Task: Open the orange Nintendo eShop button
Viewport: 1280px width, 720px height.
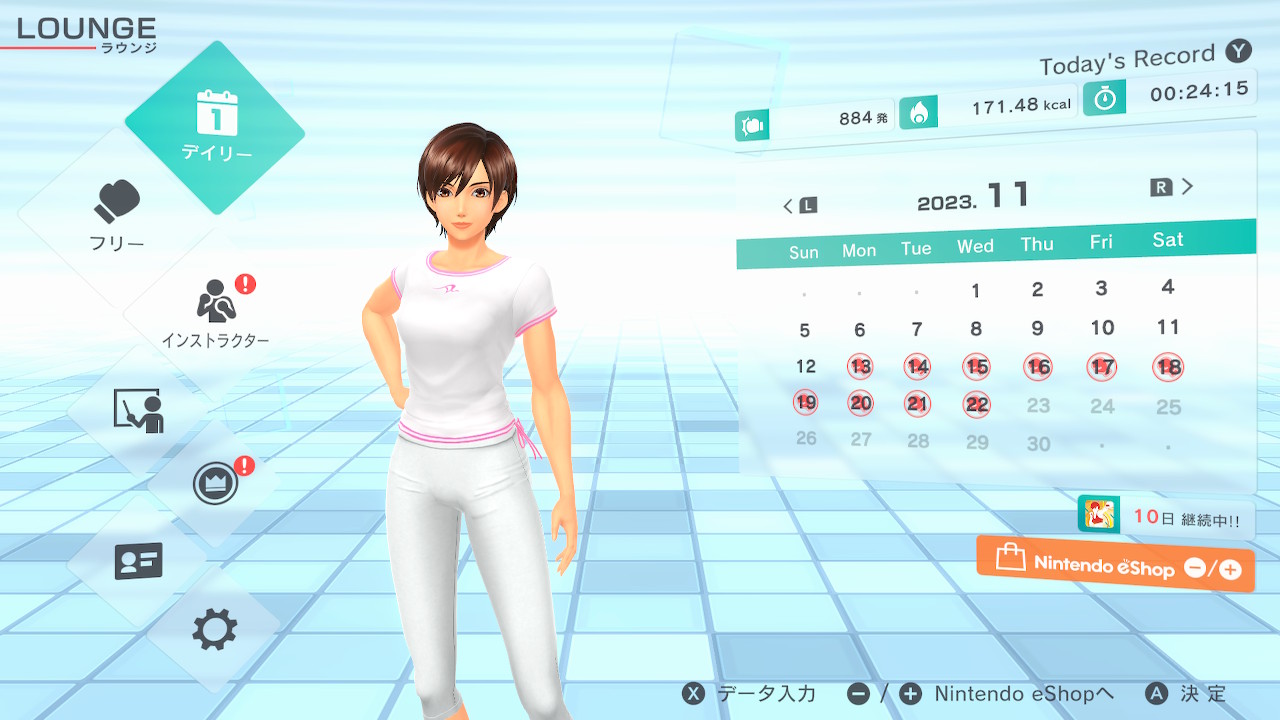Action: [1115, 564]
